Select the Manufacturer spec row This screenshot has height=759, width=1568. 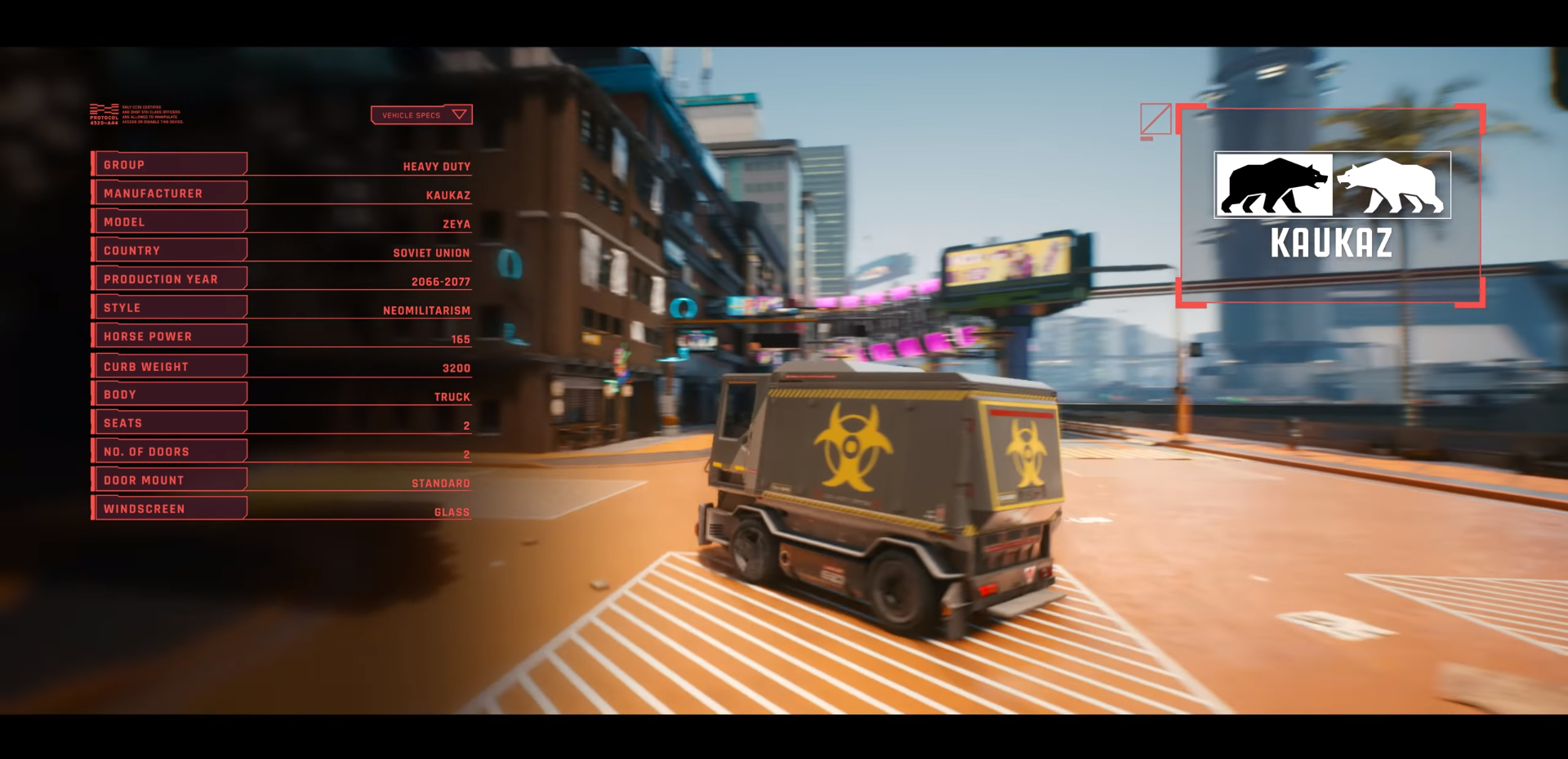170,194
